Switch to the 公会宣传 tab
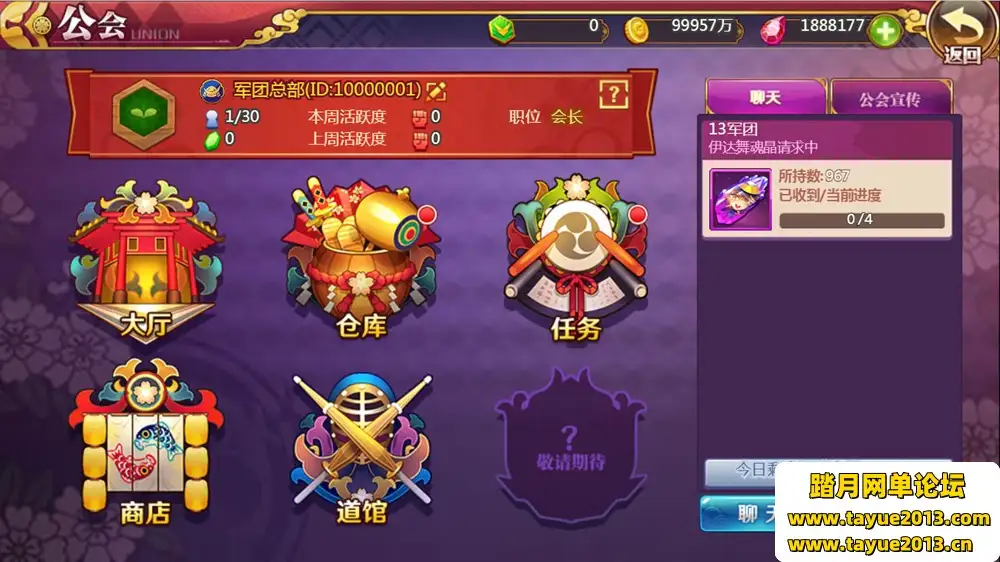 889,100
